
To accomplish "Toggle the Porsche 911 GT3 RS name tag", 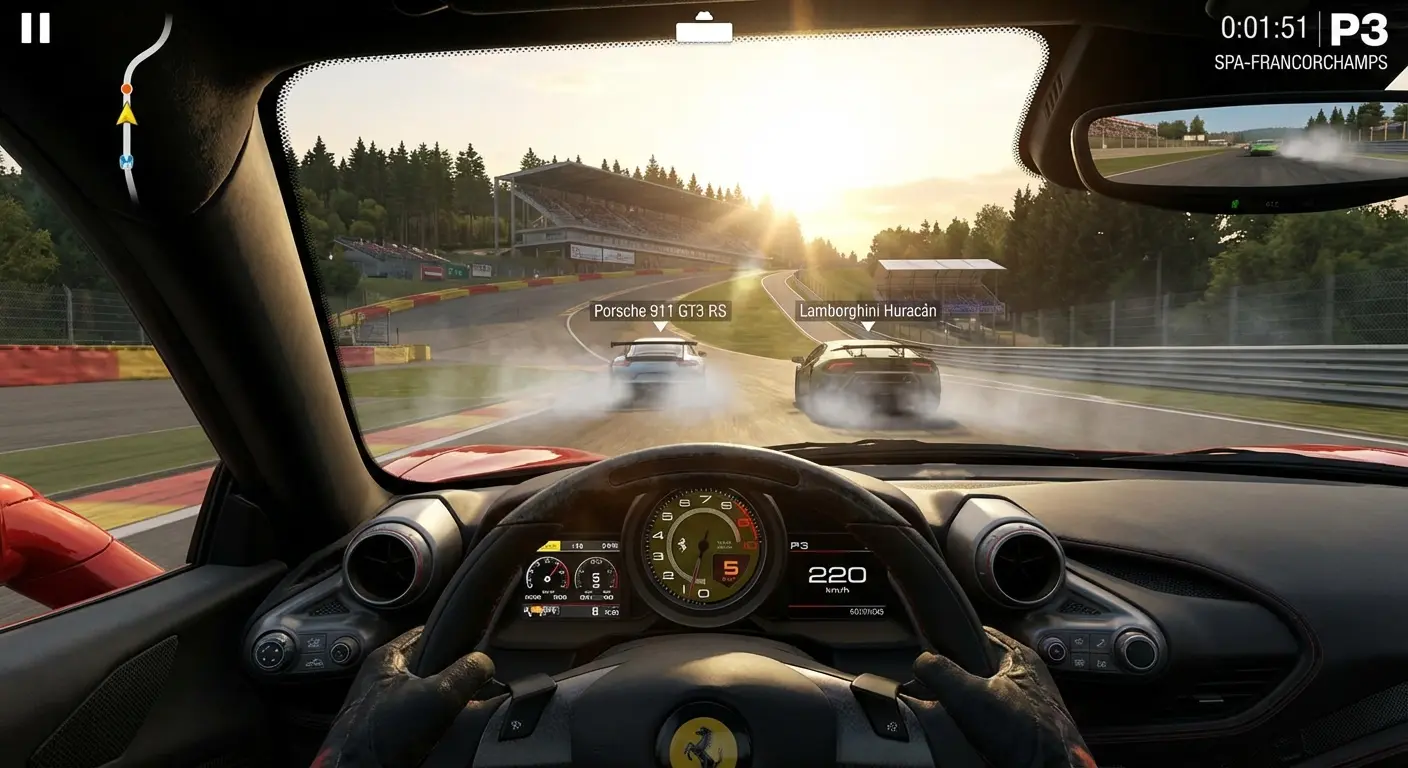I will pos(662,311).
